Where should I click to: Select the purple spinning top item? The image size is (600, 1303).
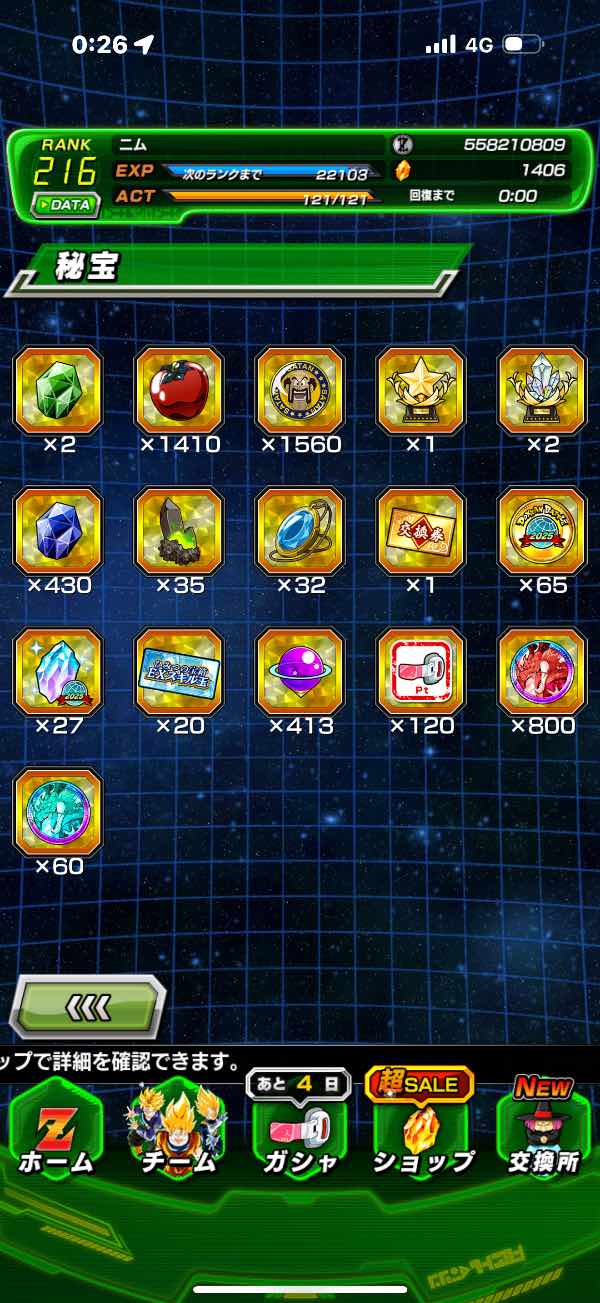click(300, 671)
